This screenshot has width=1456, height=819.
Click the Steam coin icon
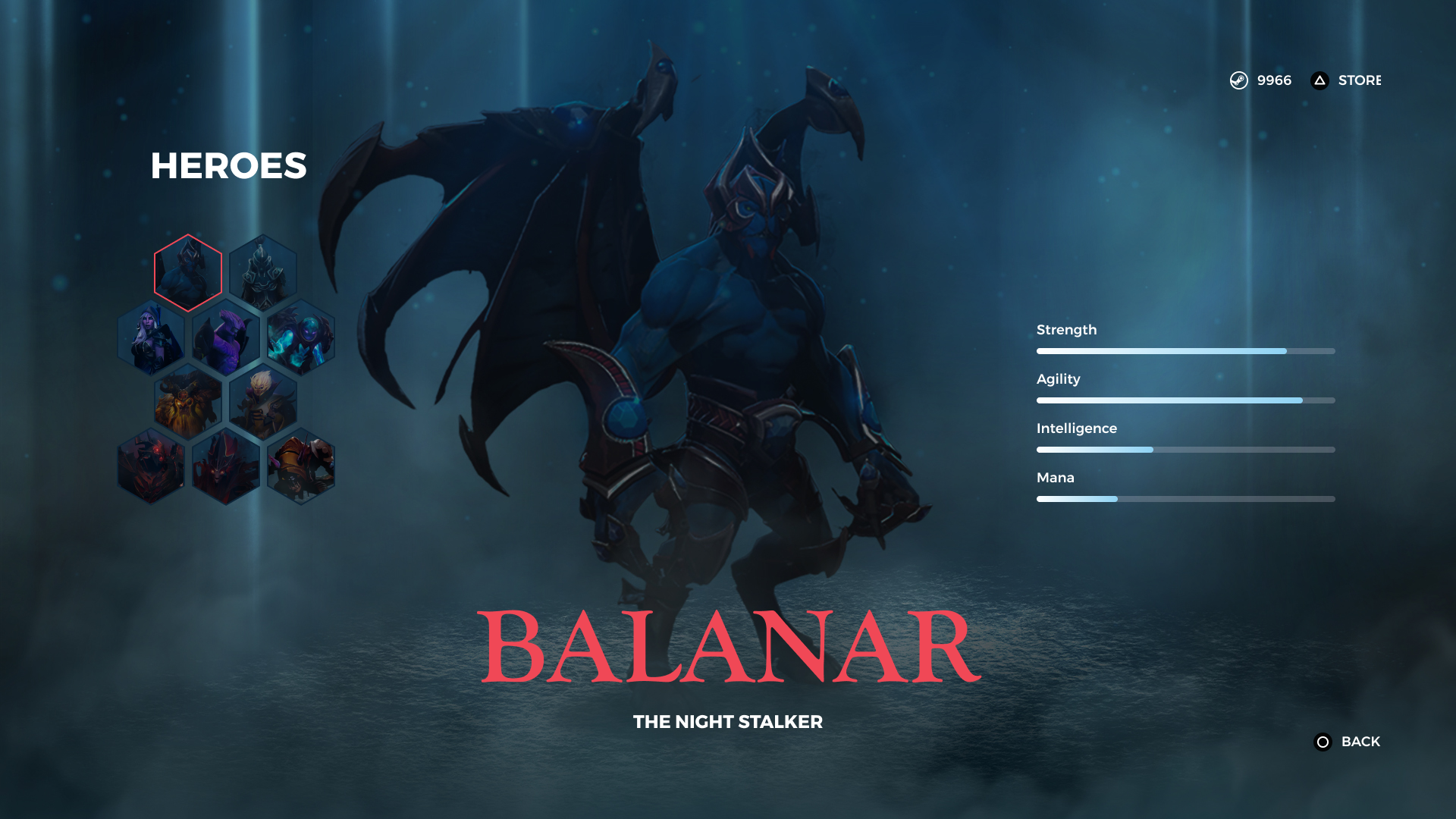coord(1239,80)
